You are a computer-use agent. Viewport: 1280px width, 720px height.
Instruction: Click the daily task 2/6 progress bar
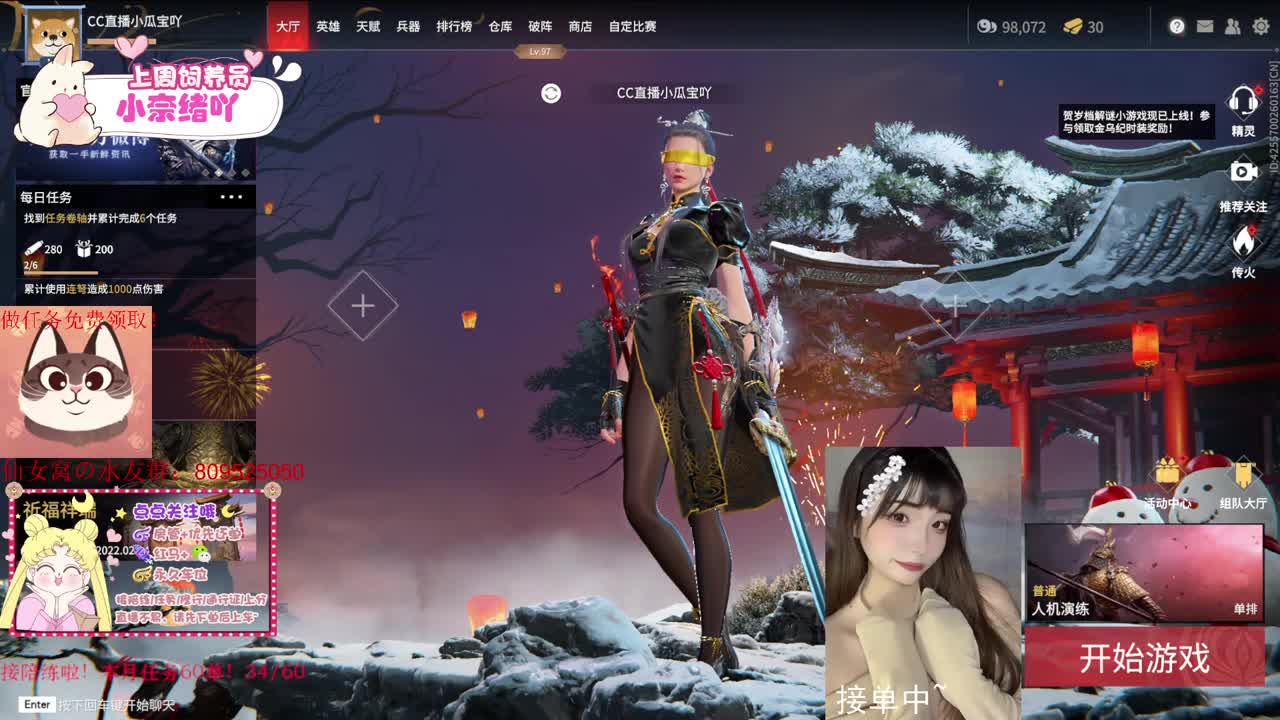click(x=60, y=272)
